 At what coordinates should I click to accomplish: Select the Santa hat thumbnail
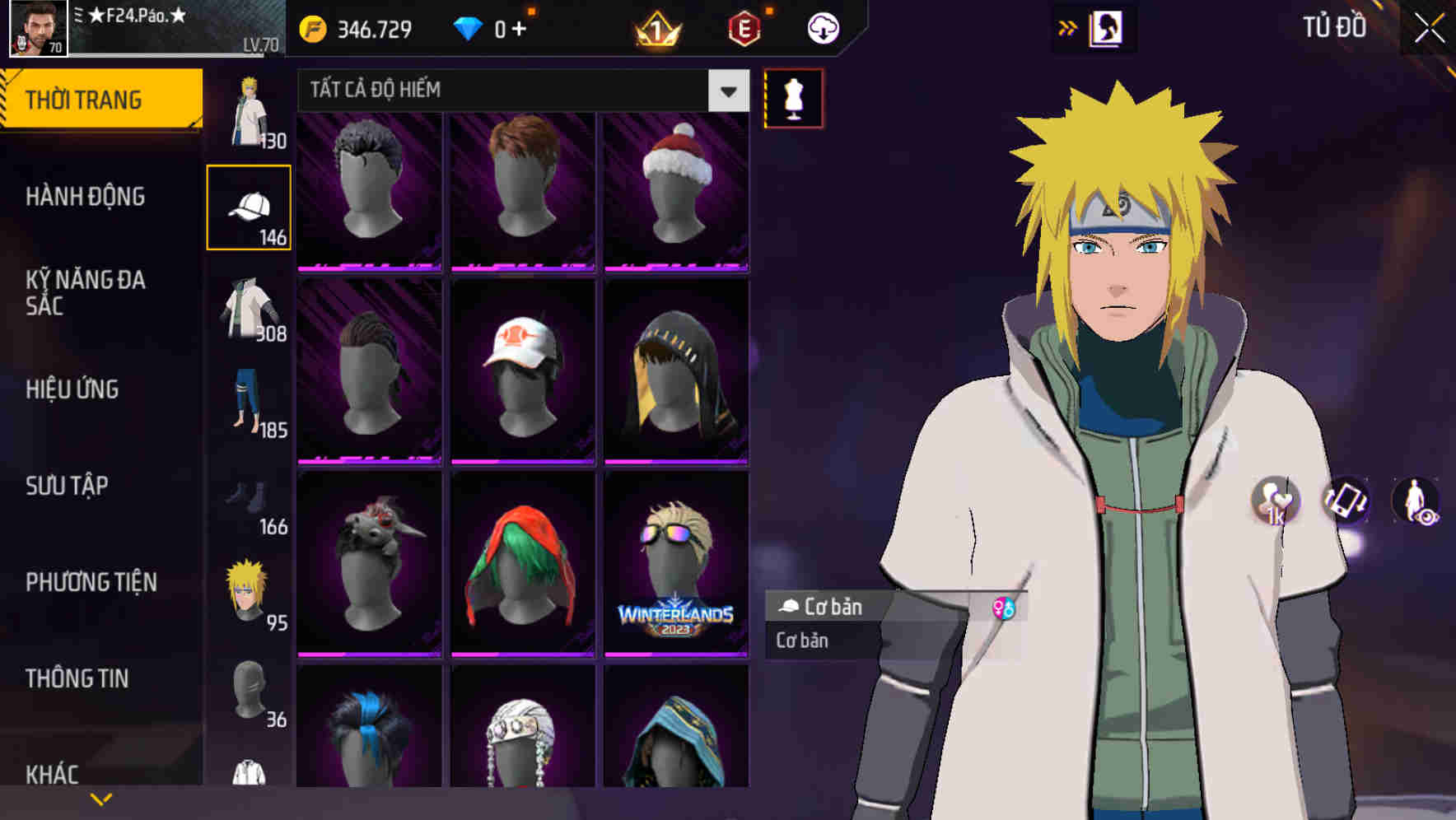(x=676, y=189)
